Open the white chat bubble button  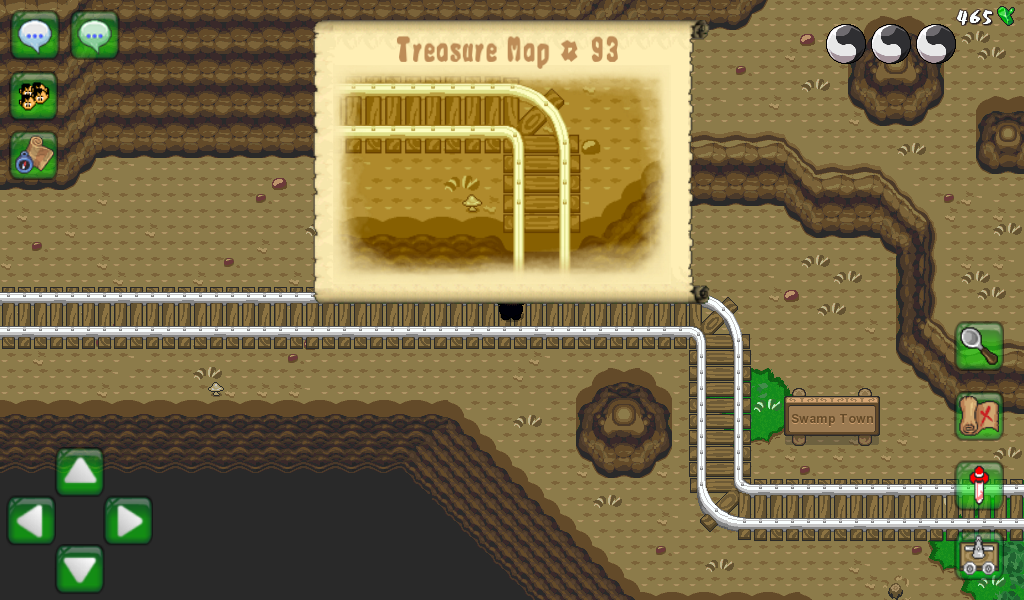(x=35, y=36)
